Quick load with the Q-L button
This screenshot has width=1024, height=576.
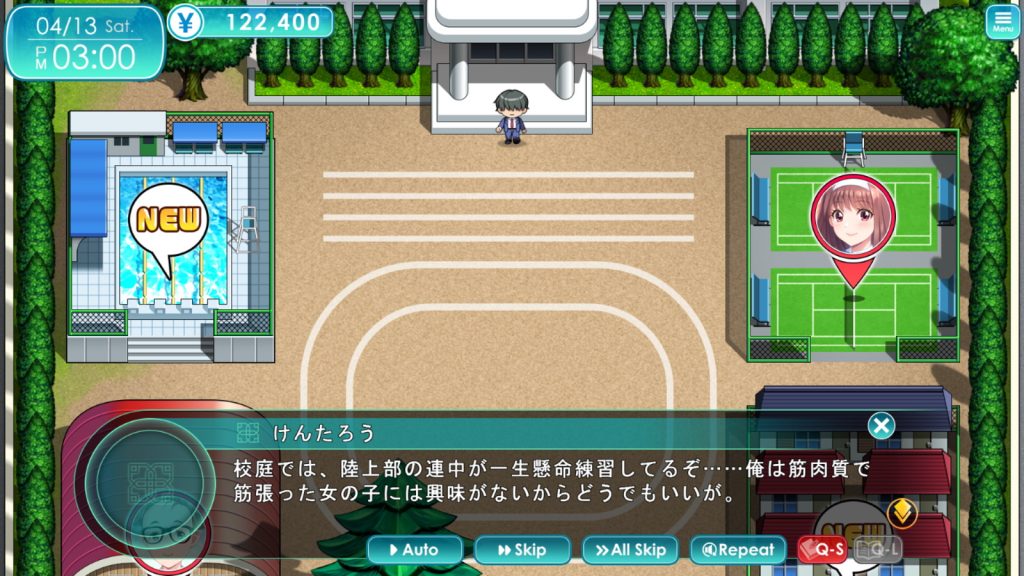tap(878, 548)
